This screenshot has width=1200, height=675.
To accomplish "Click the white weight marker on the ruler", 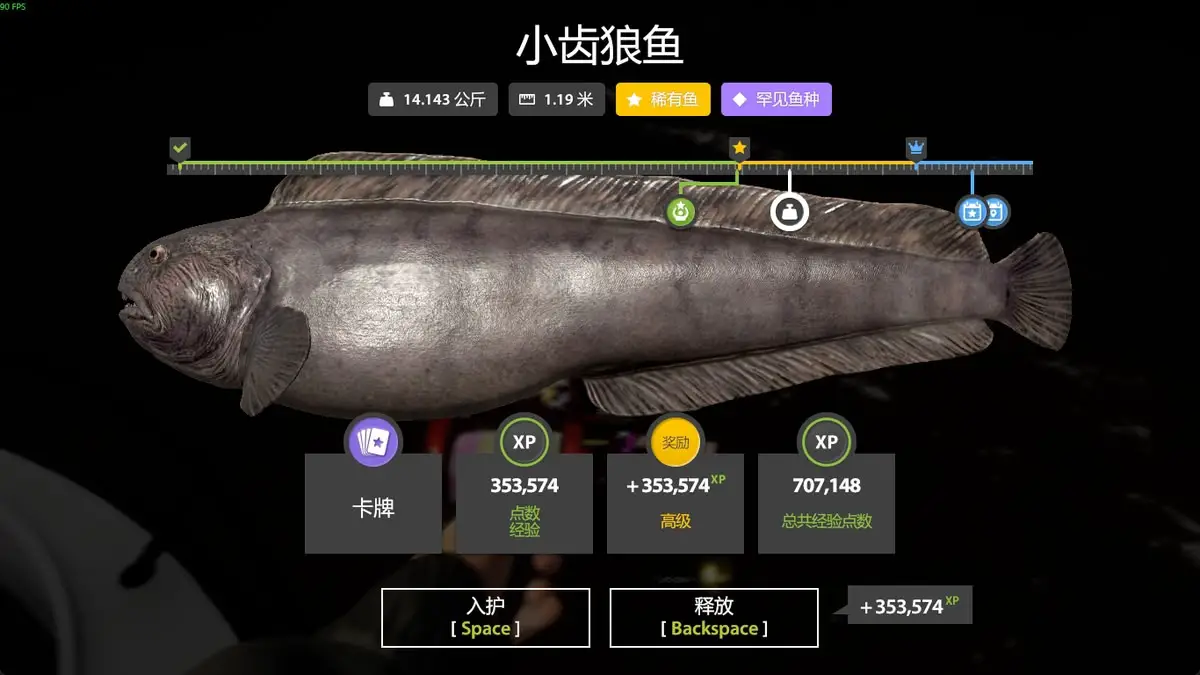I will click(x=789, y=211).
